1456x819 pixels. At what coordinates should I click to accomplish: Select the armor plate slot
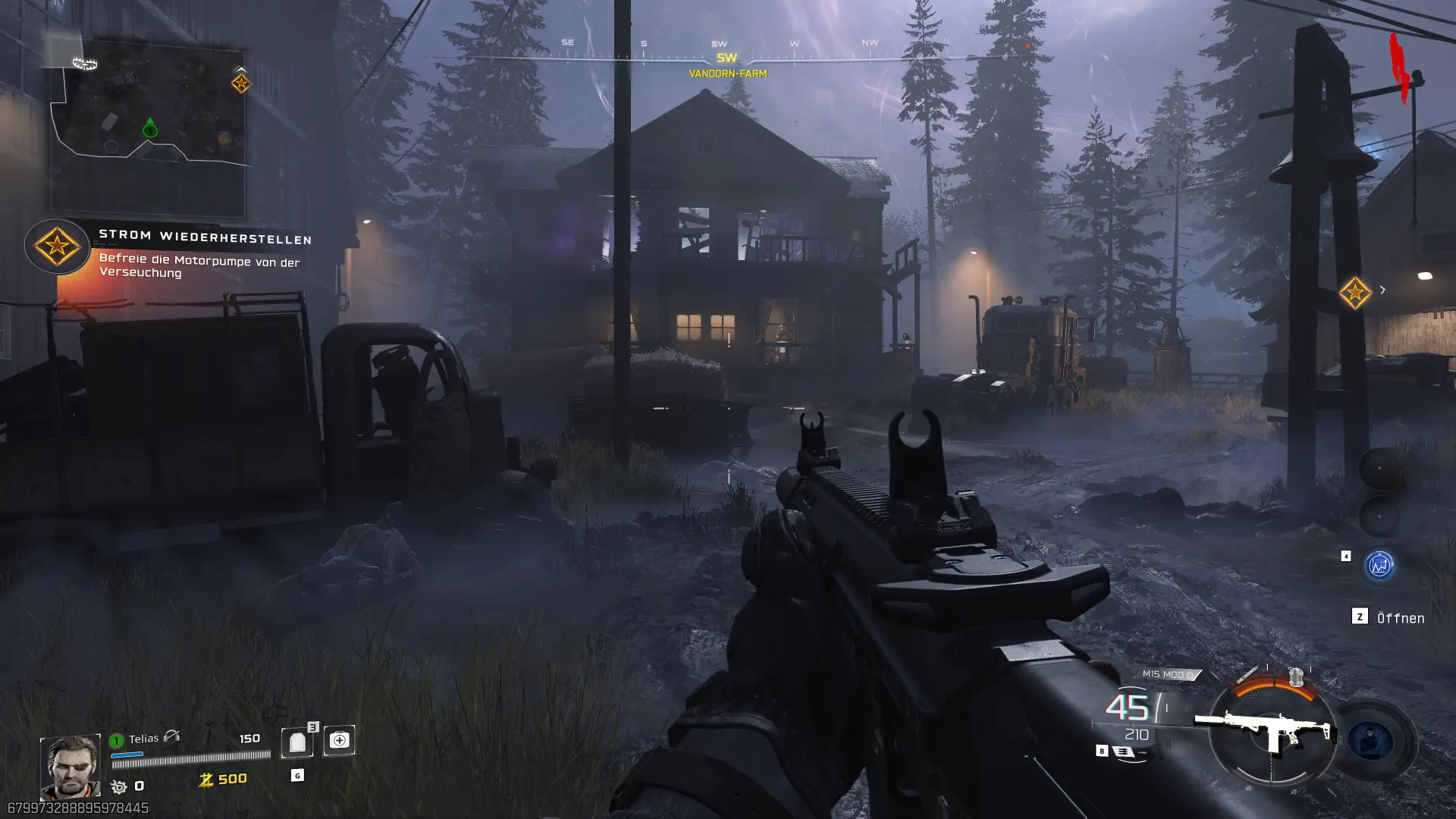pyautogui.click(x=297, y=742)
